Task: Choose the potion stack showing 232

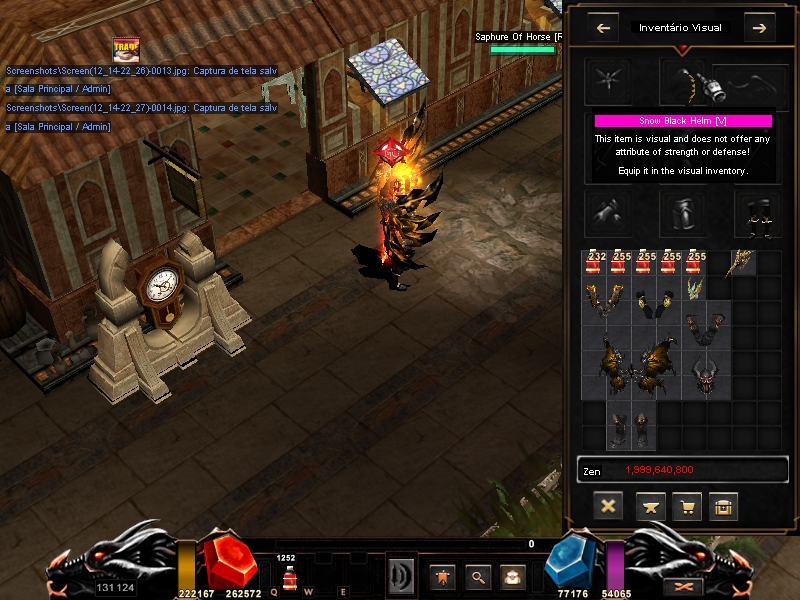Action: [x=596, y=262]
